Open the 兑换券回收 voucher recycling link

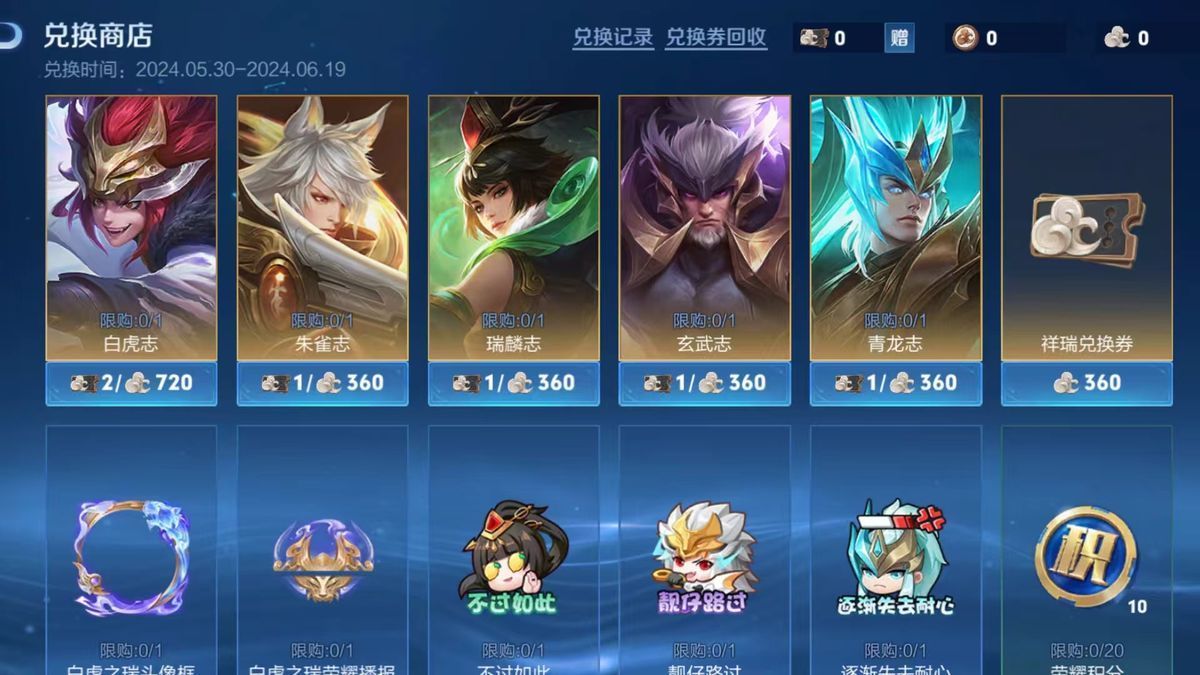tap(716, 38)
